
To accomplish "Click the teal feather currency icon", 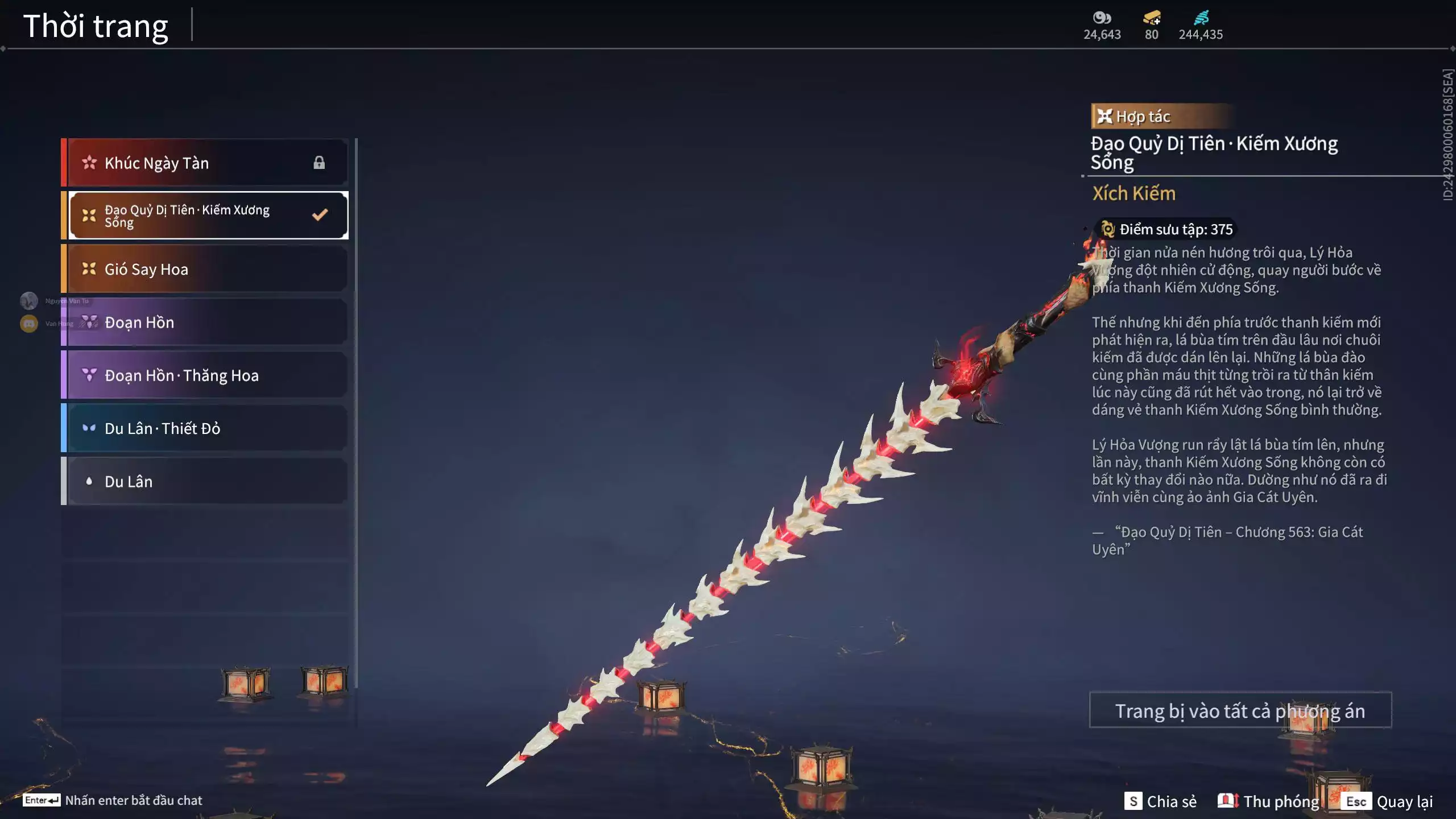I will 1201,18.
